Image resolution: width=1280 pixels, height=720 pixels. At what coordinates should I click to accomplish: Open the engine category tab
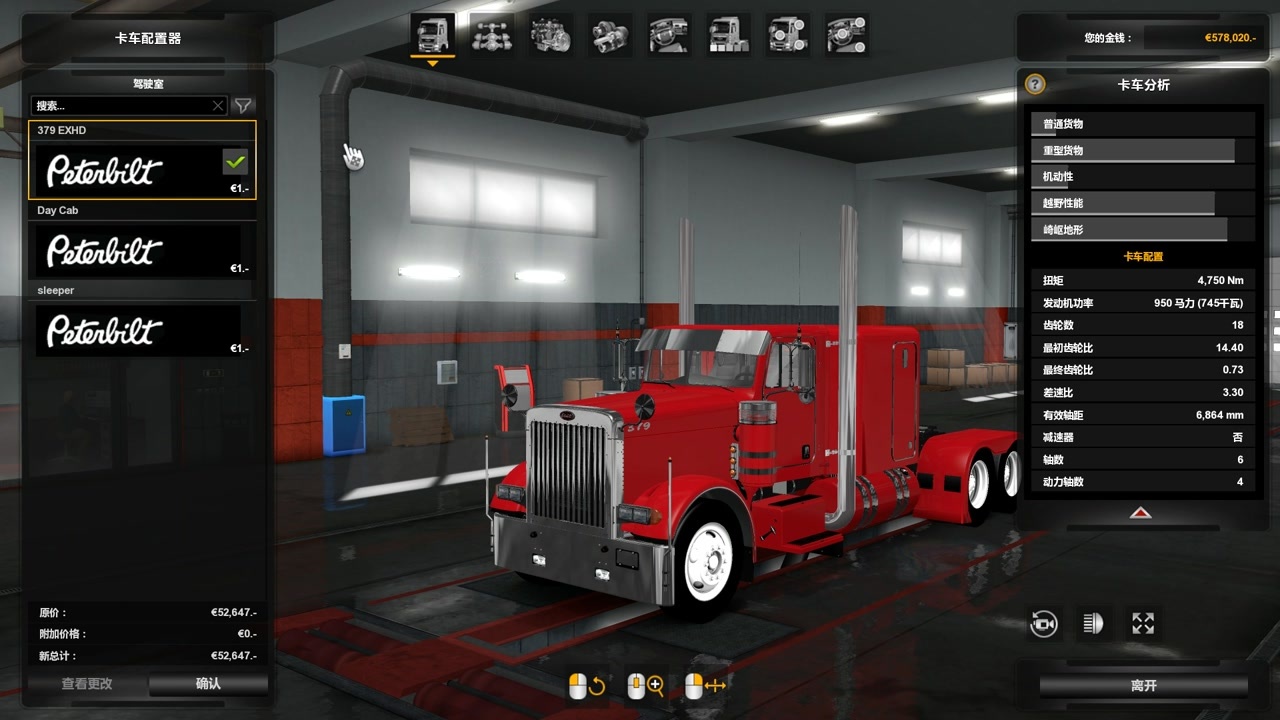(x=551, y=36)
